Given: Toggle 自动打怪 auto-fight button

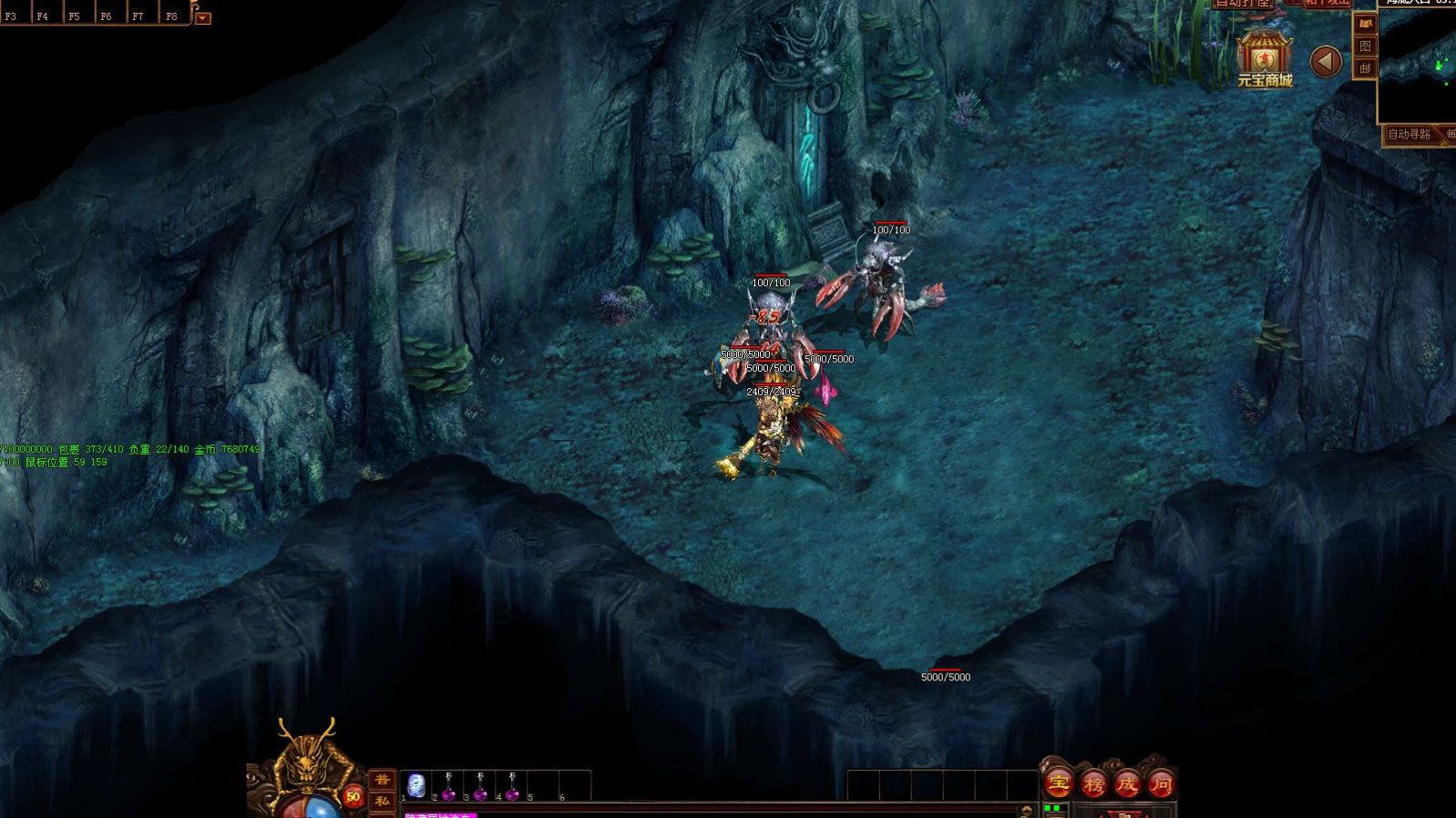Looking at the screenshot, I should pyautogui.click(x=1242, y=4).
